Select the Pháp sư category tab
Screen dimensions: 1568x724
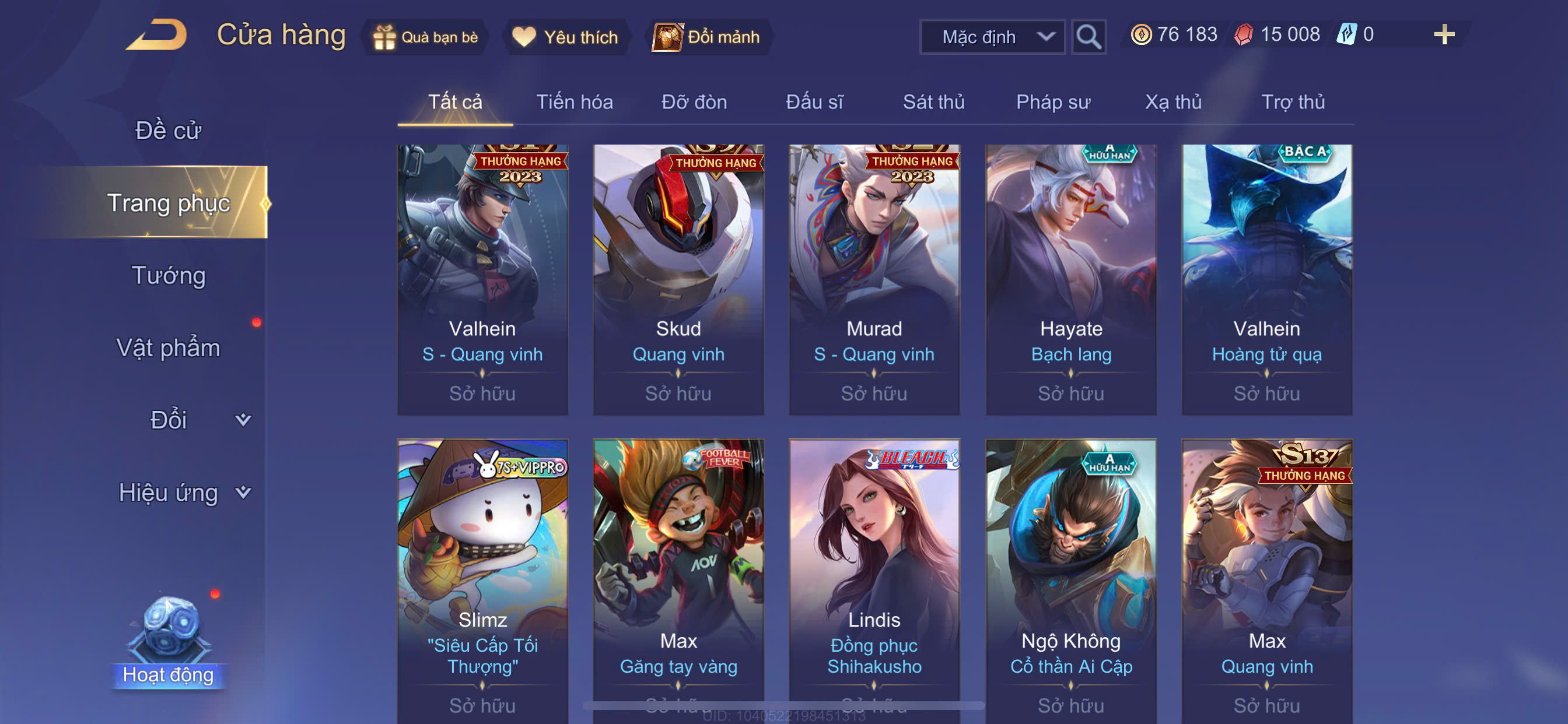pyautogui.click(x=1052, y=102)
